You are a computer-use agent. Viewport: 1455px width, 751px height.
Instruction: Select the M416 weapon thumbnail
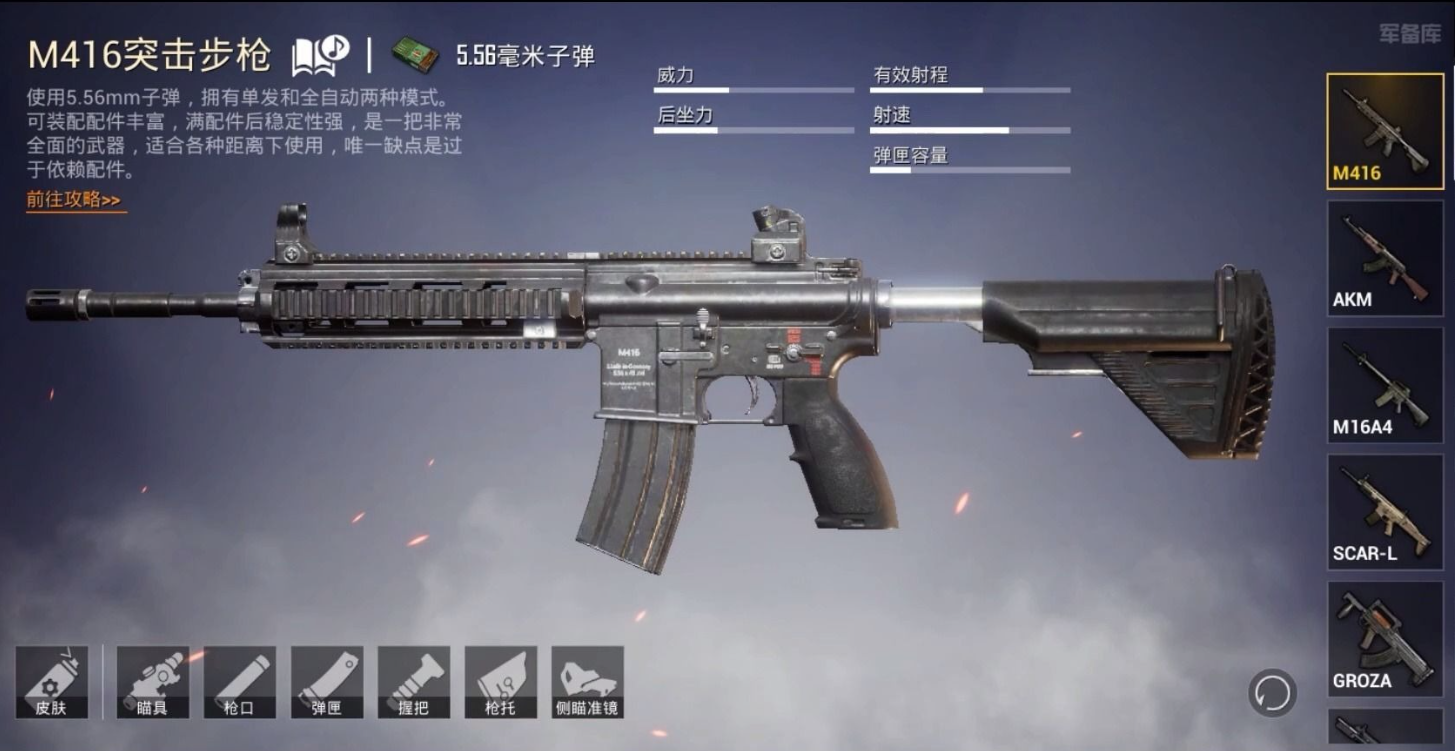pyautogui.click(x=1384, y=130)
